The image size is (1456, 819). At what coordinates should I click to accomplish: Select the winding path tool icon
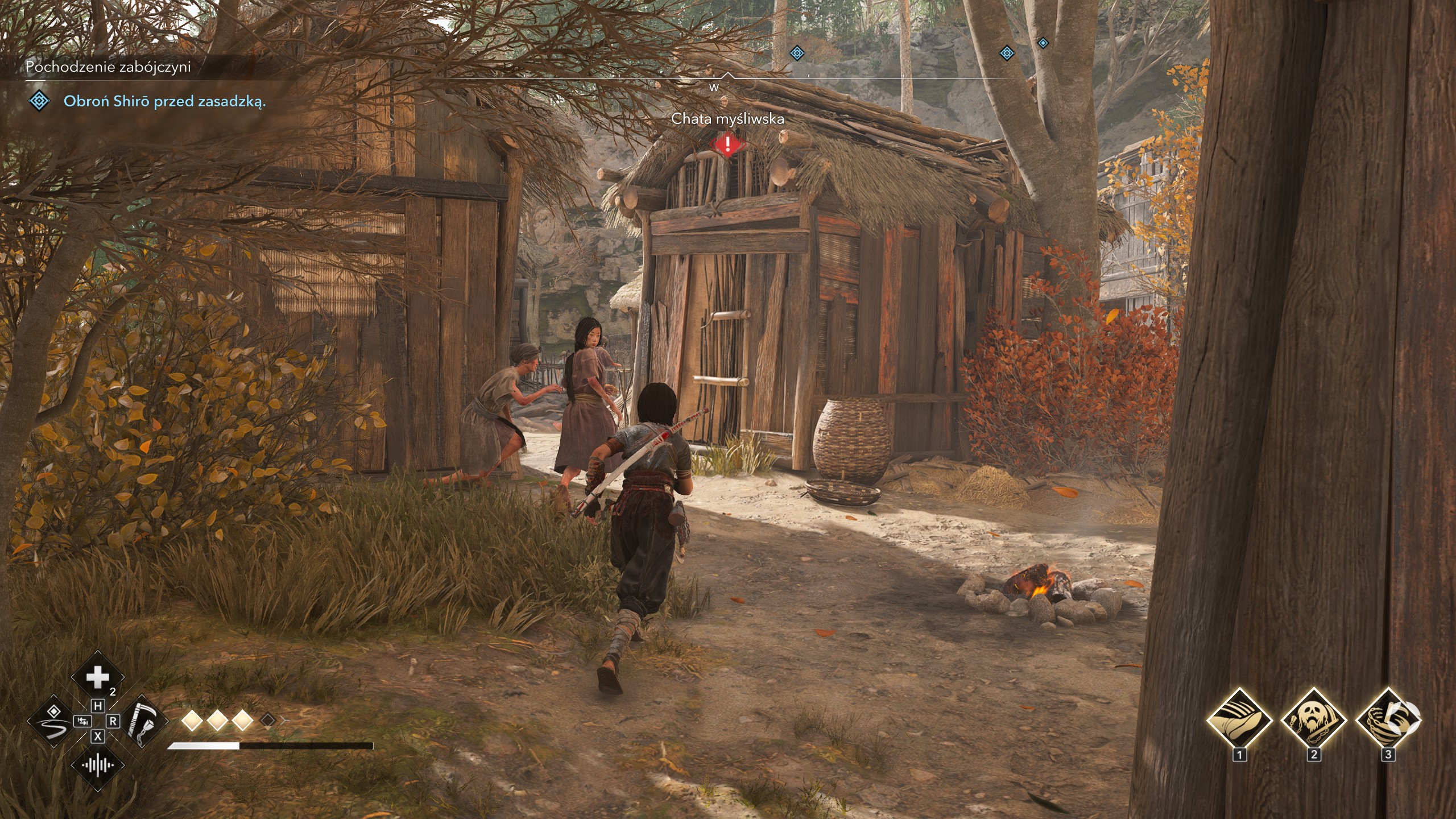click(53, 722)
